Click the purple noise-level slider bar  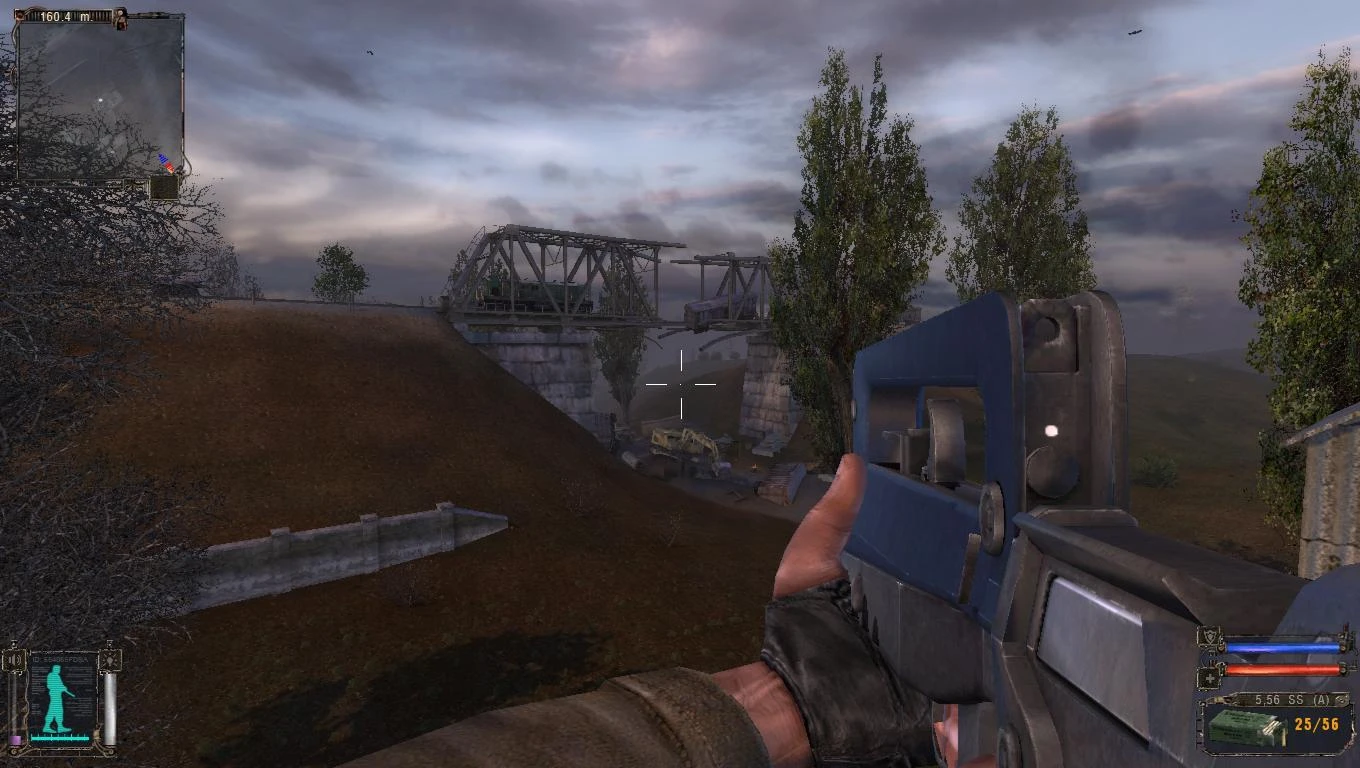pos(16,739)
